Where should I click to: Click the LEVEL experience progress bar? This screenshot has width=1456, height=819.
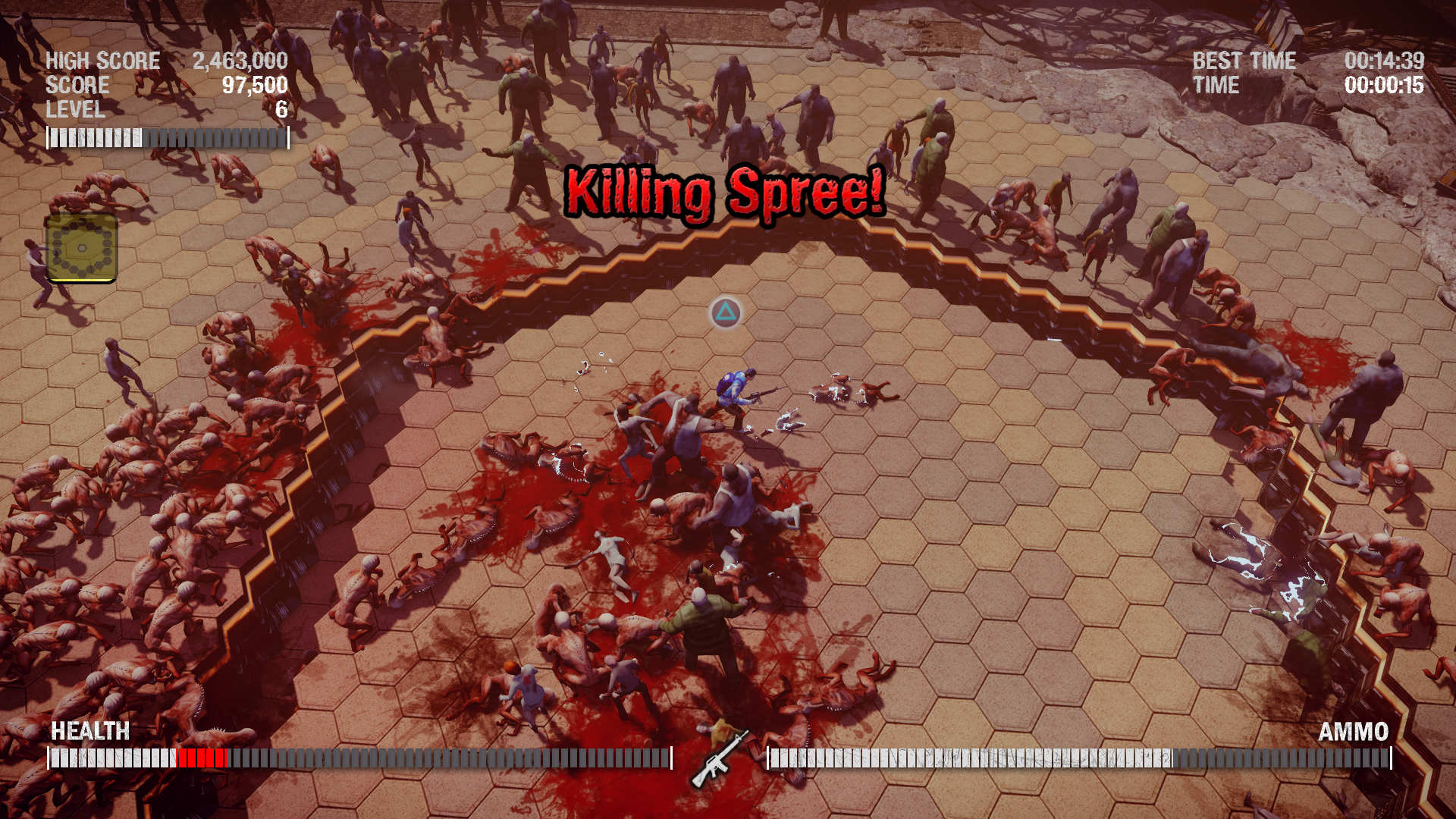coord(168,136)
